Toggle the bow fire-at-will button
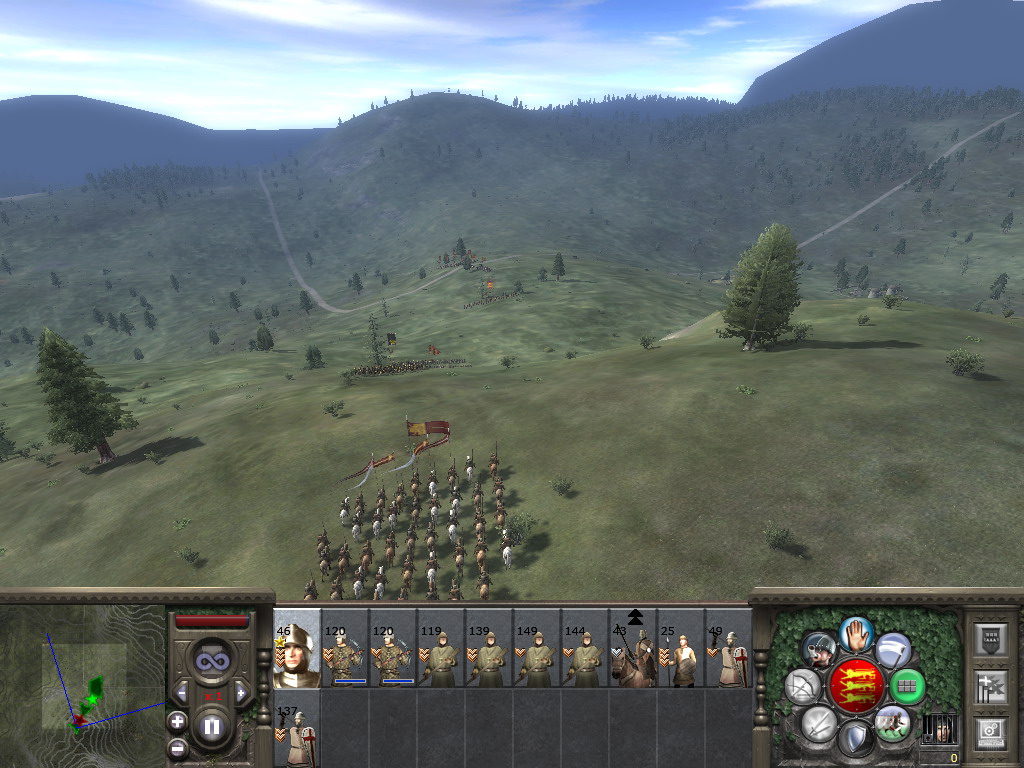1024x768 pixels. click(802, 686)
